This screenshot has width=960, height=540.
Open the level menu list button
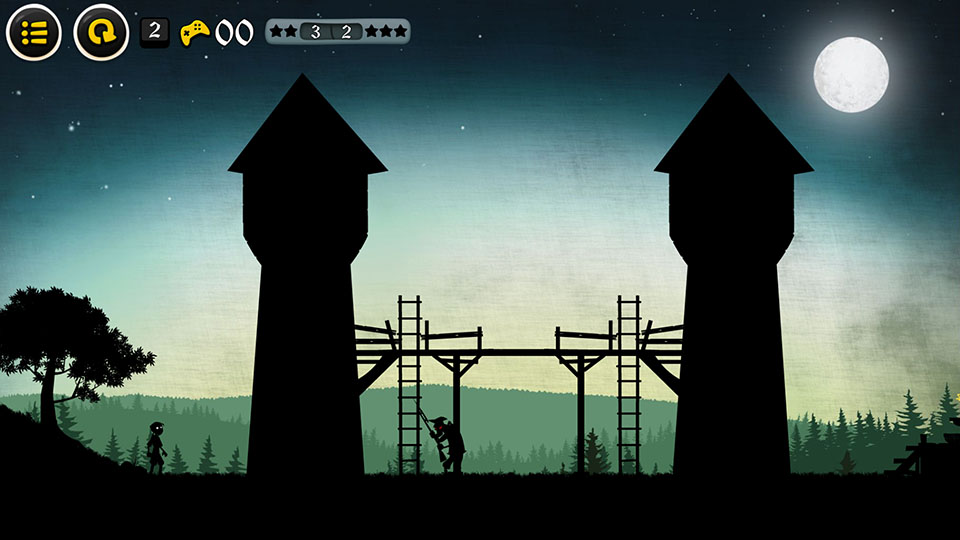coord(34,32)
